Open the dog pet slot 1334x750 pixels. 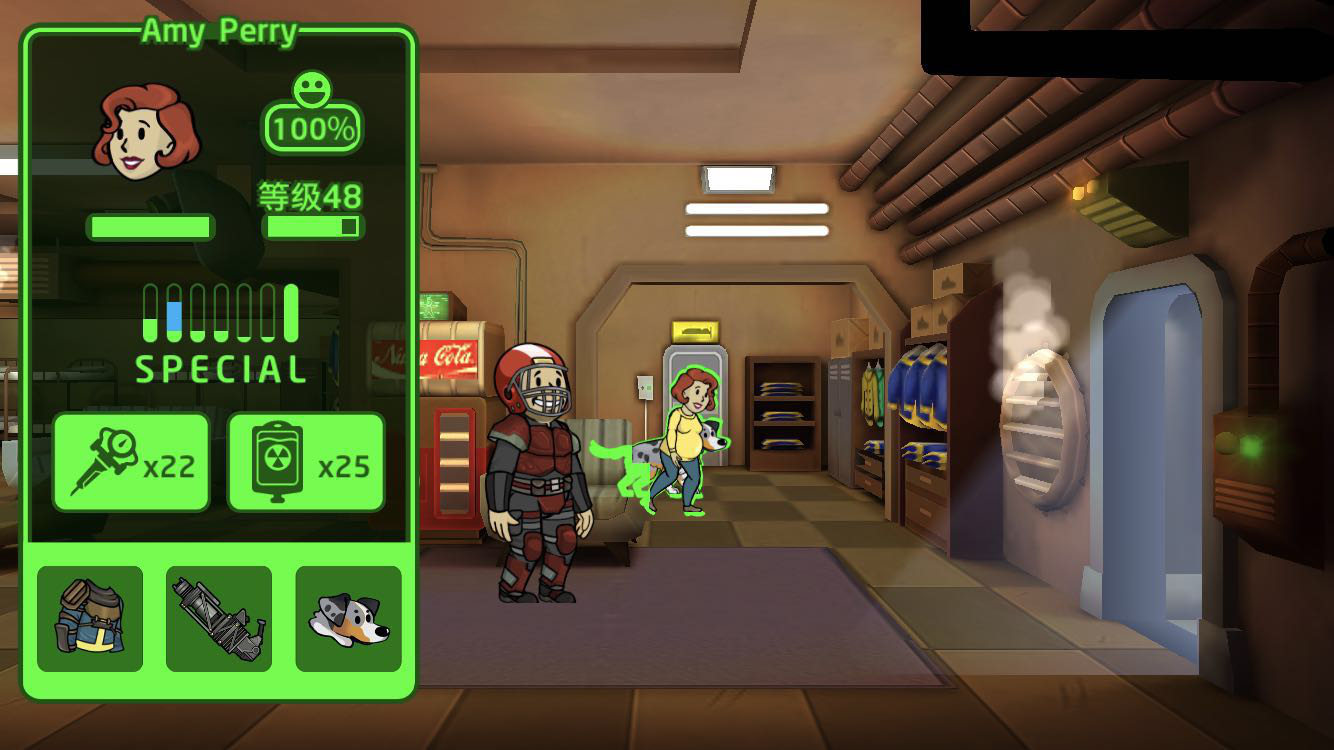348,619
